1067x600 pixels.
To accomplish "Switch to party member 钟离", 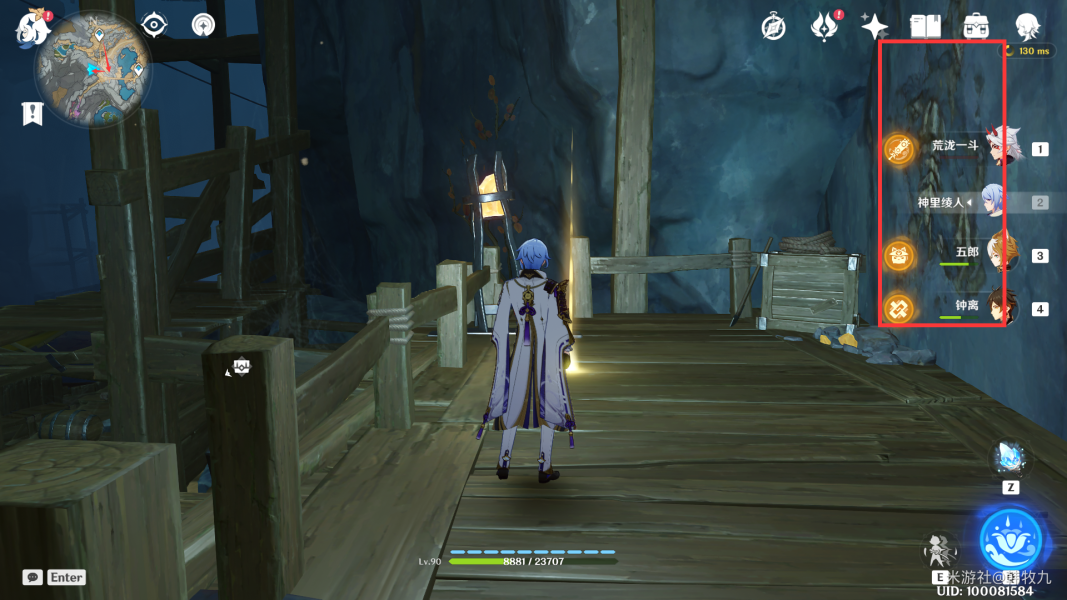I will click(1001, 307).
